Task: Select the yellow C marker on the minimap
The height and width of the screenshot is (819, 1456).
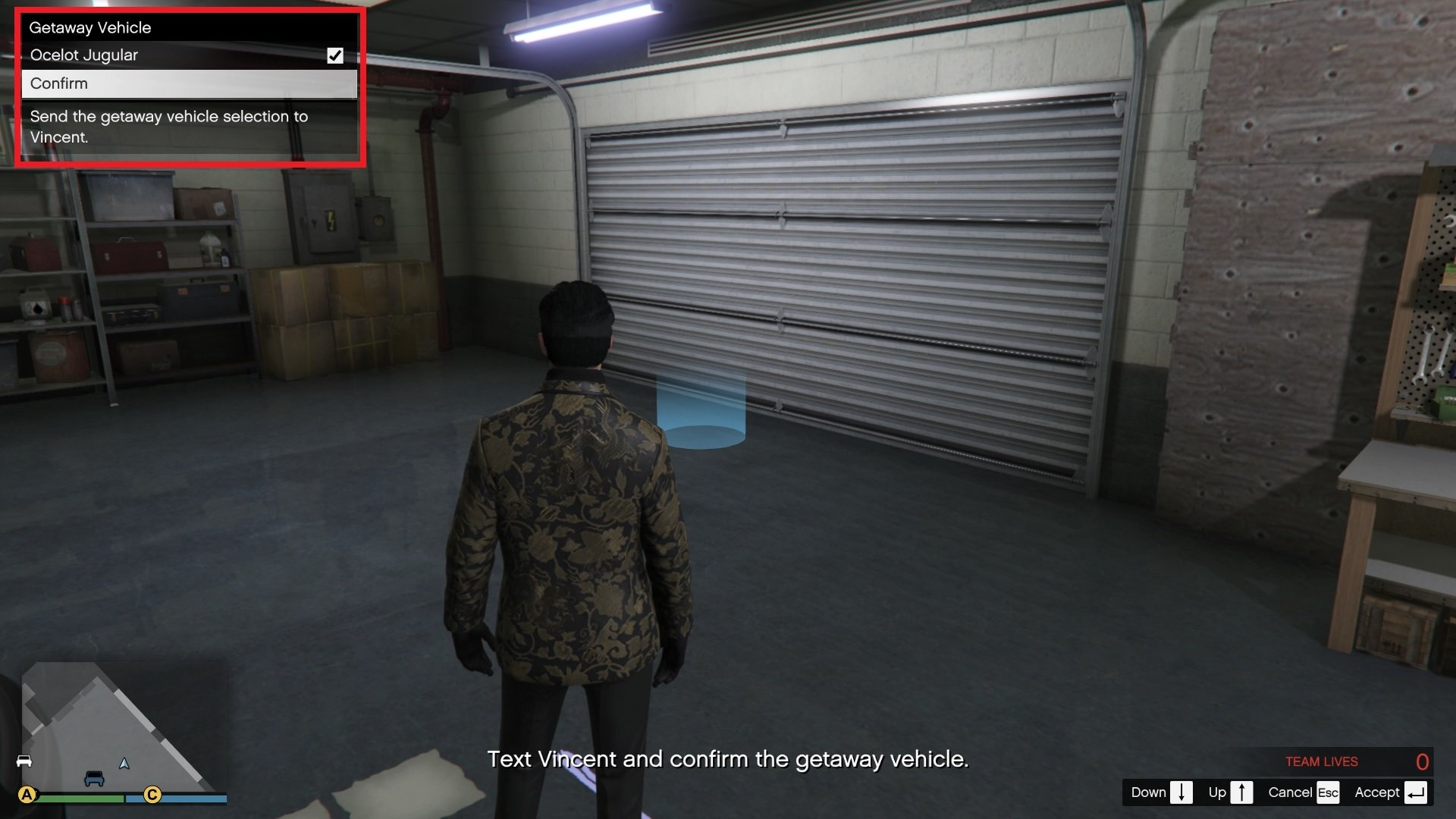Action: click(x=153, y=796)
